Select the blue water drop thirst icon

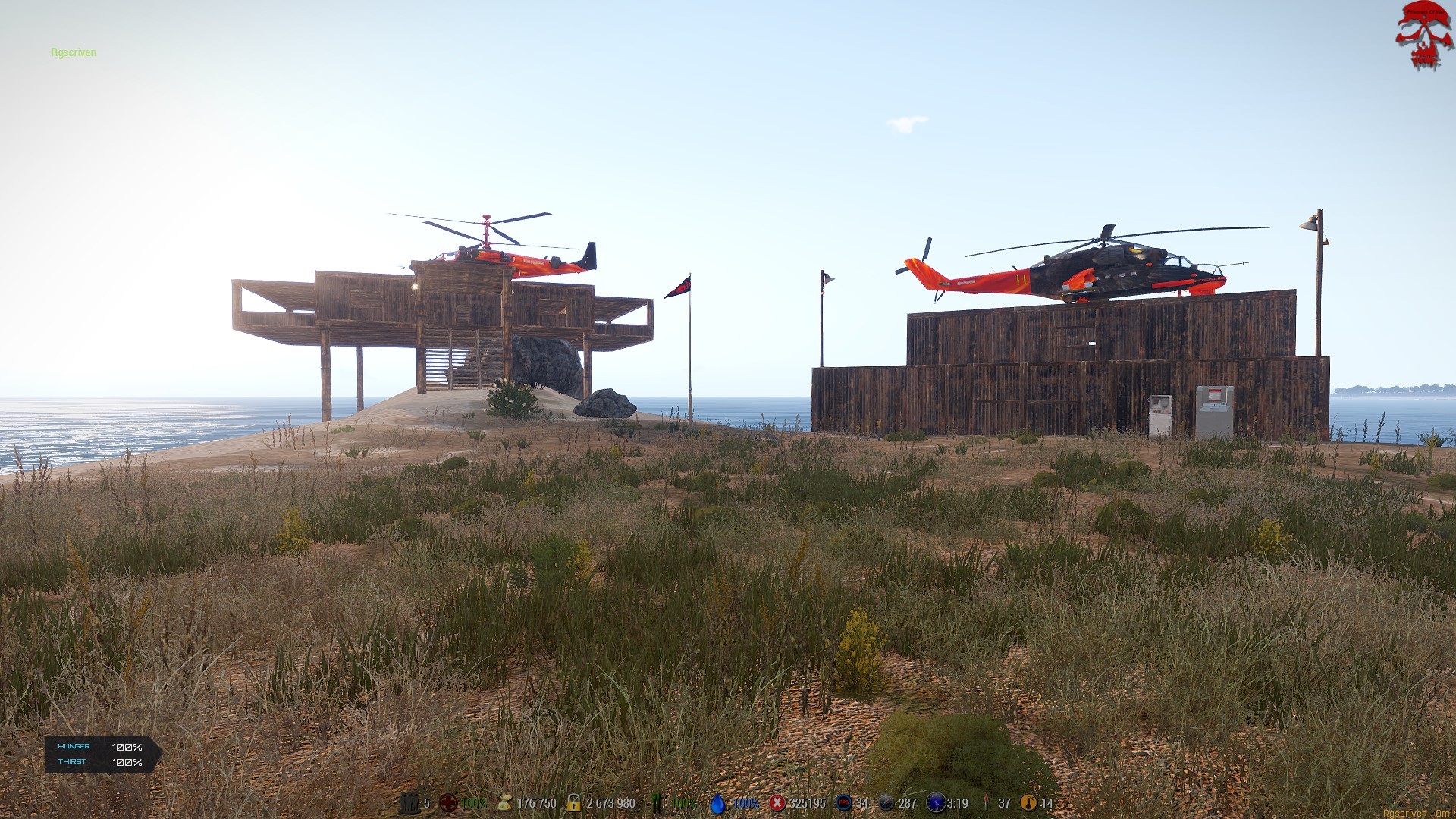(717, 803)
